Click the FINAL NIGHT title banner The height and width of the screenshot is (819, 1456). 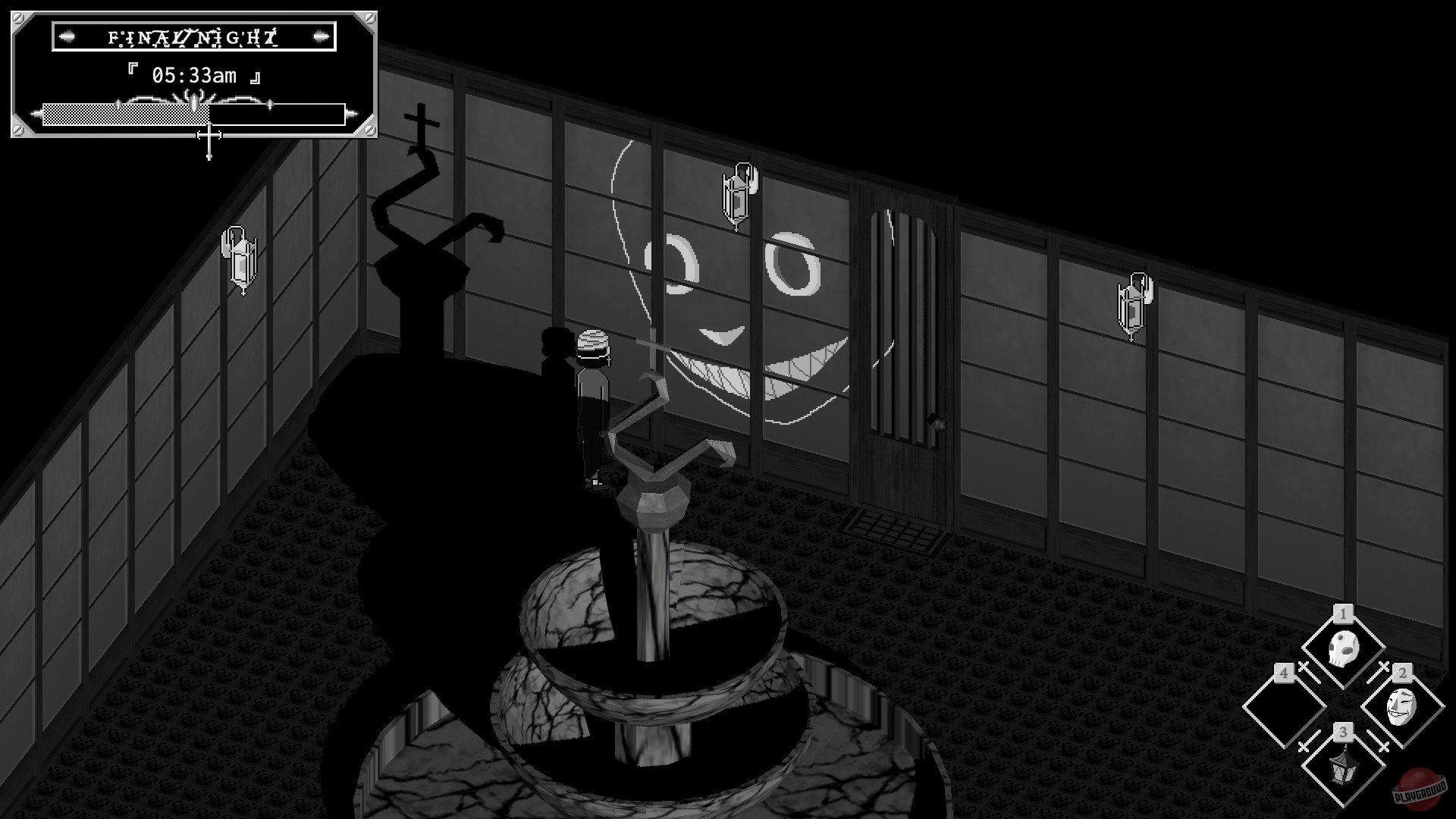(x=191, y=35)
